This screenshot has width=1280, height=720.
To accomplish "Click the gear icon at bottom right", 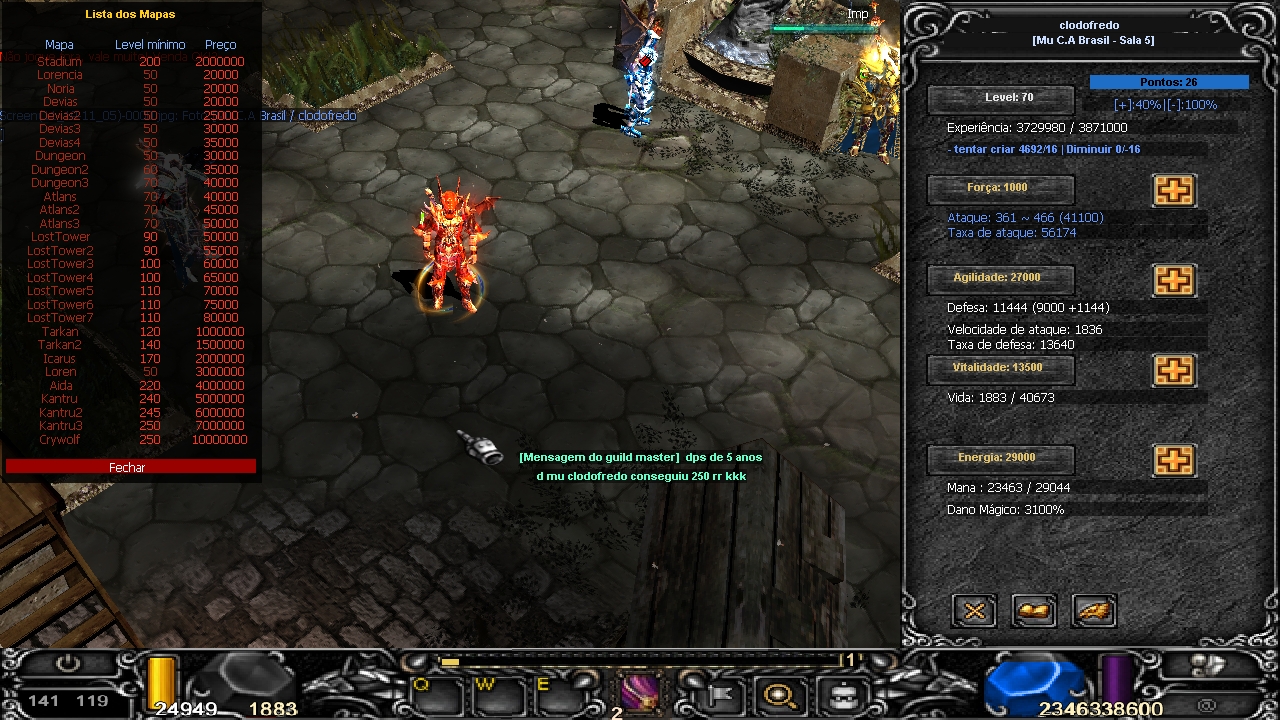I will point(1208,664).
